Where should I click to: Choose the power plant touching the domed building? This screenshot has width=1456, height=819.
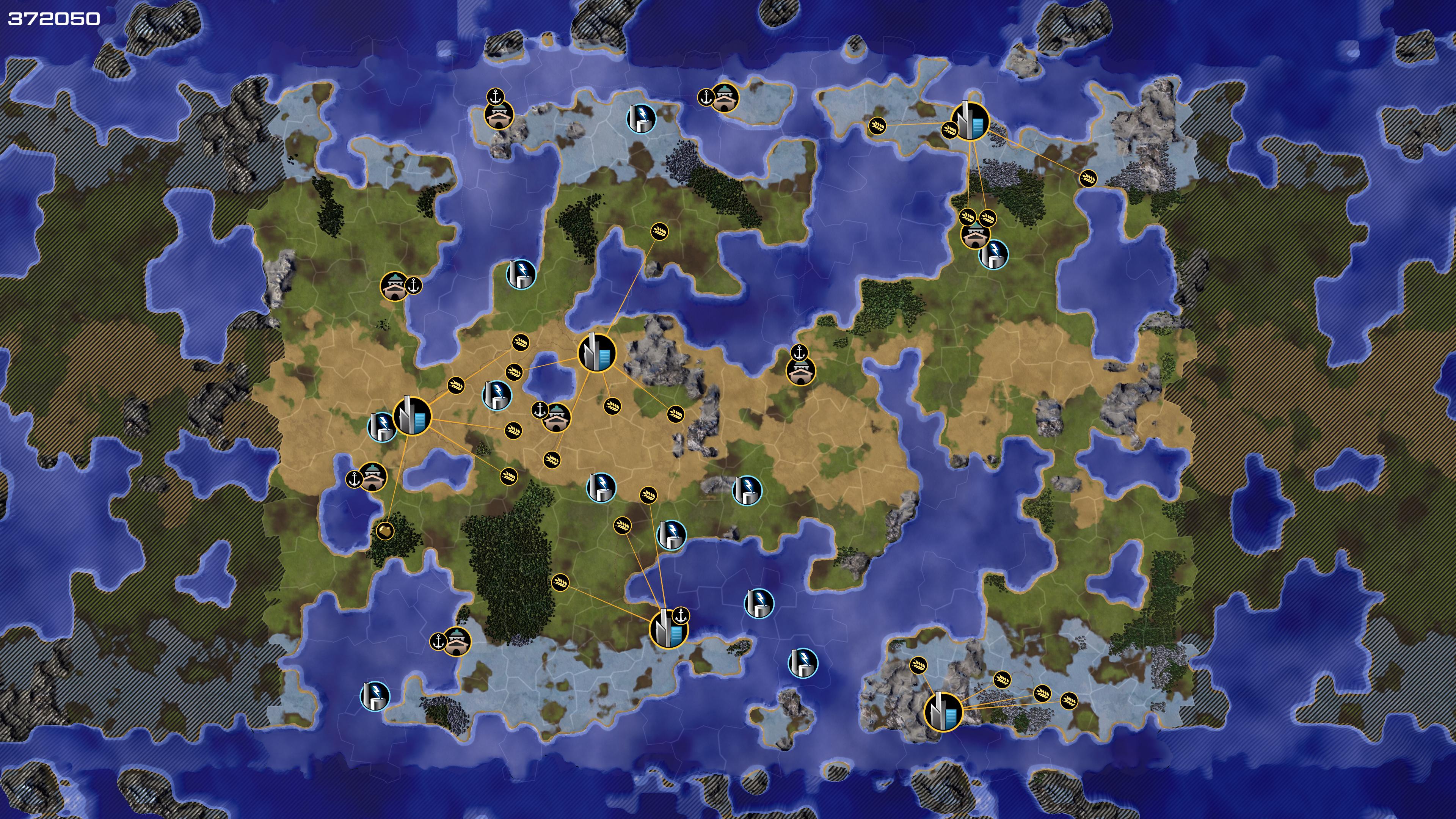point(993,255)
